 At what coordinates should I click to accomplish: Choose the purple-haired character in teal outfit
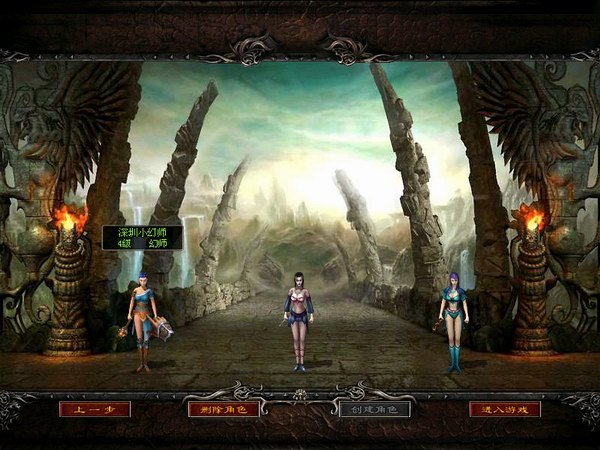click(454, 318)
